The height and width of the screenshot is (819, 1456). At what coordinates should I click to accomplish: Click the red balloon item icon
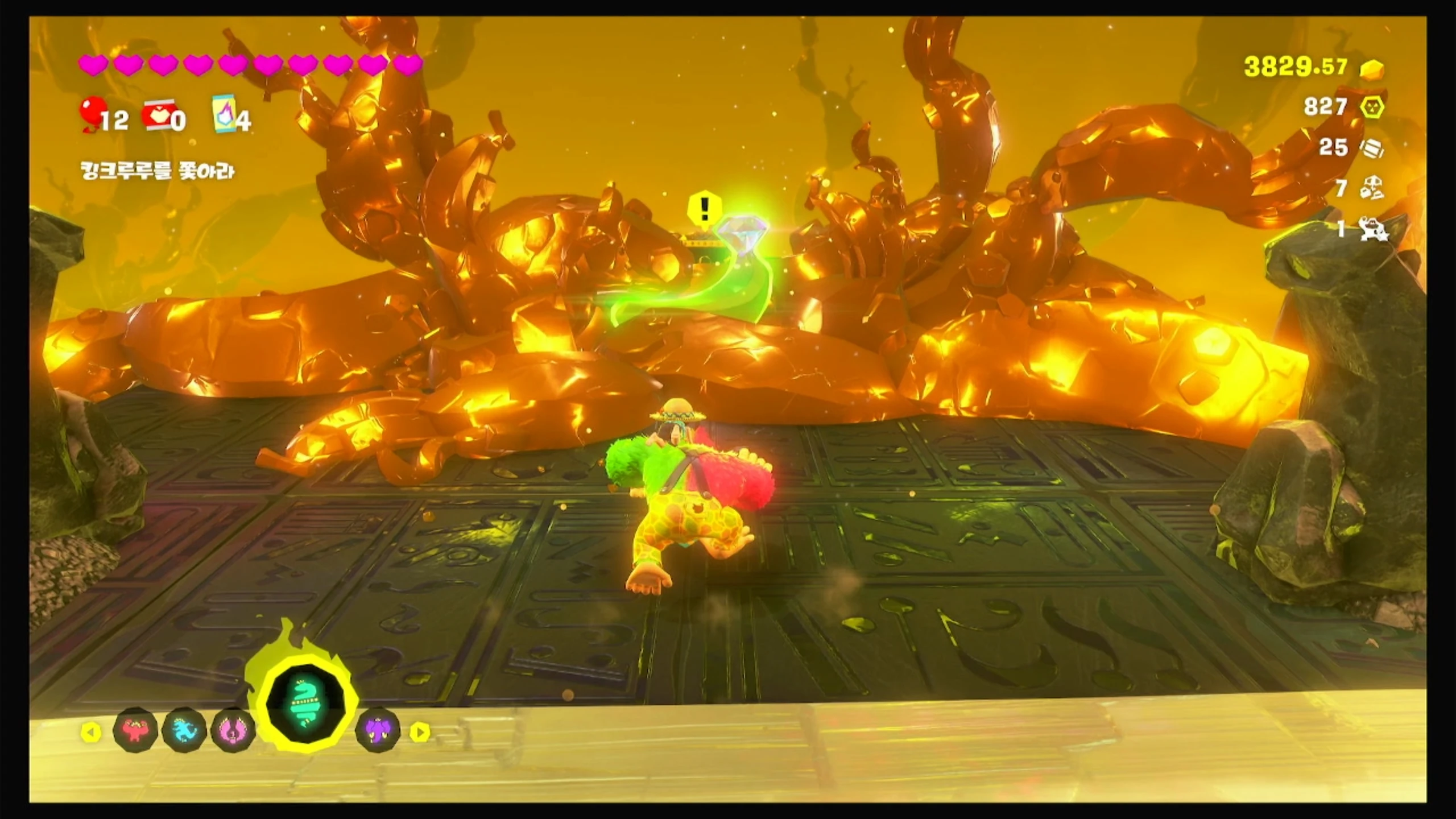(x=92, y=113)
